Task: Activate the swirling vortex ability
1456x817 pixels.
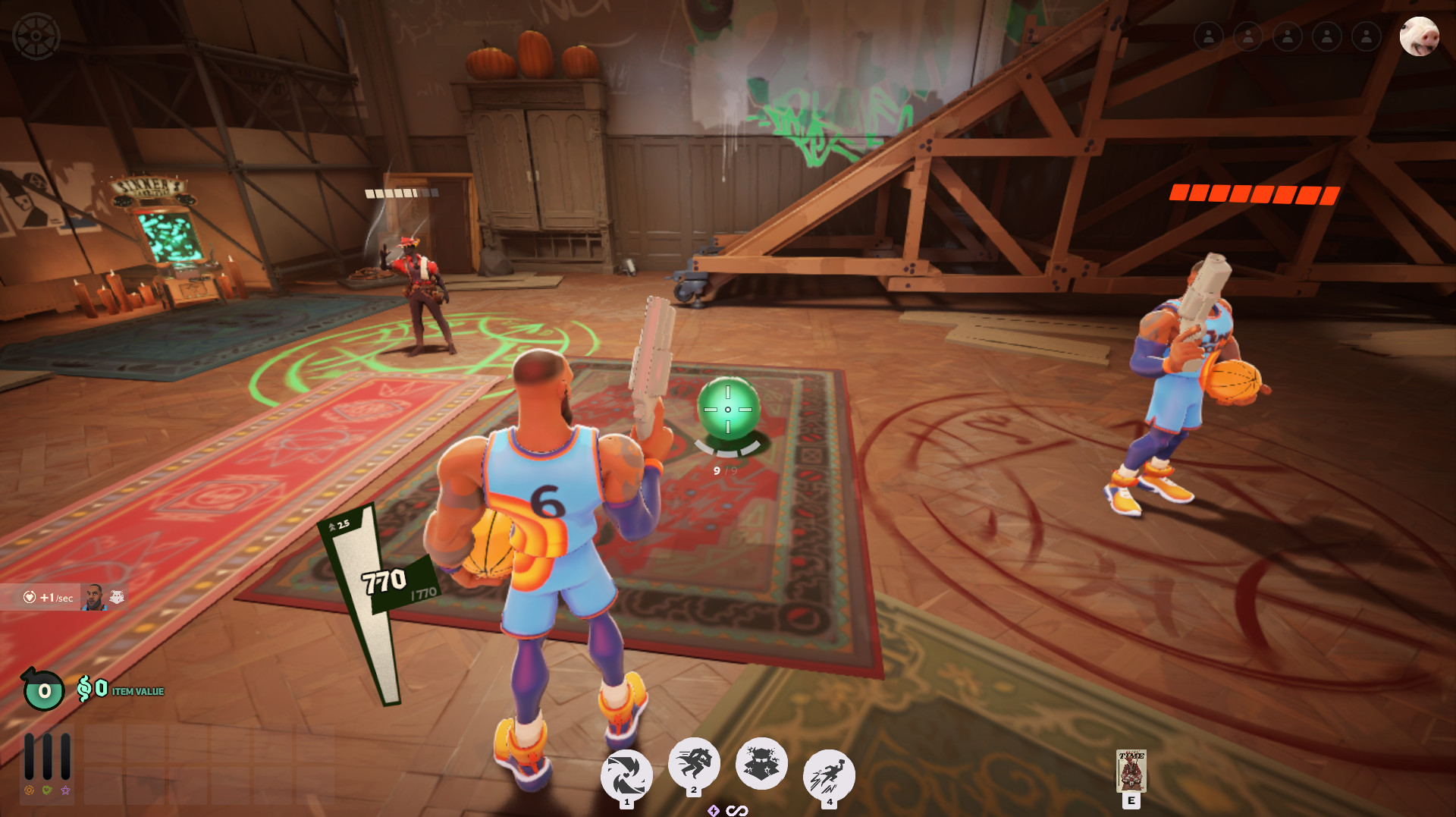Action: tap(626, 775)
